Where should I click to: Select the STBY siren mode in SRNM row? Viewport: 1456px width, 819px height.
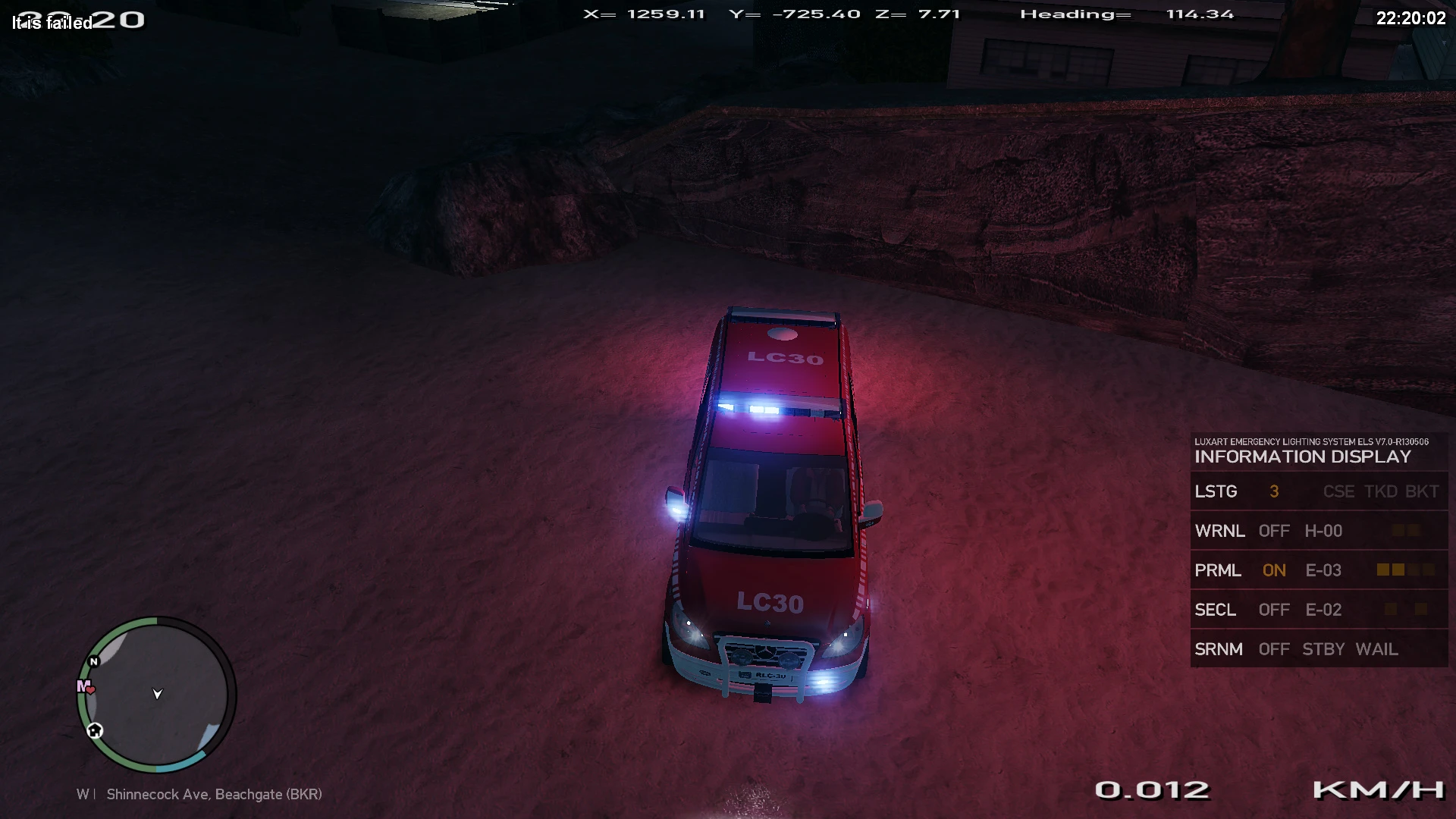1323,649
